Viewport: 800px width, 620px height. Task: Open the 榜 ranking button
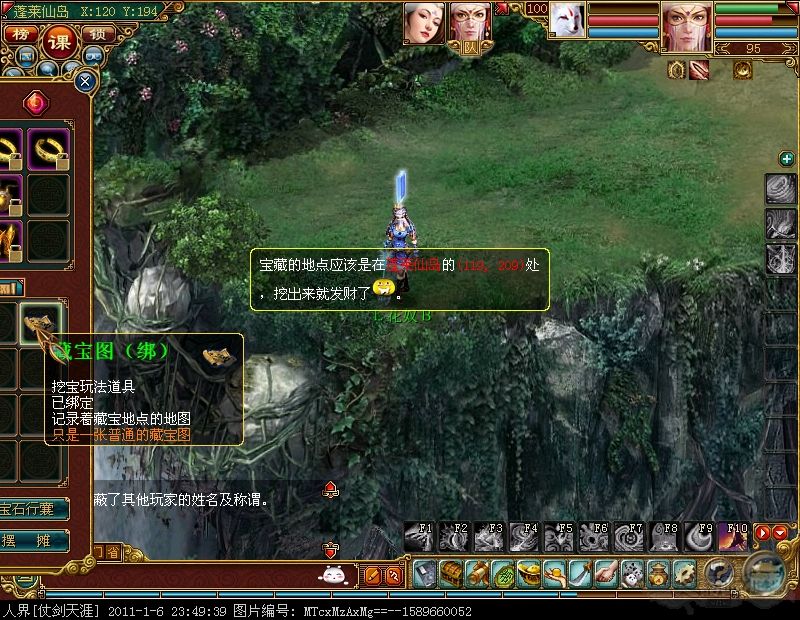19,35
